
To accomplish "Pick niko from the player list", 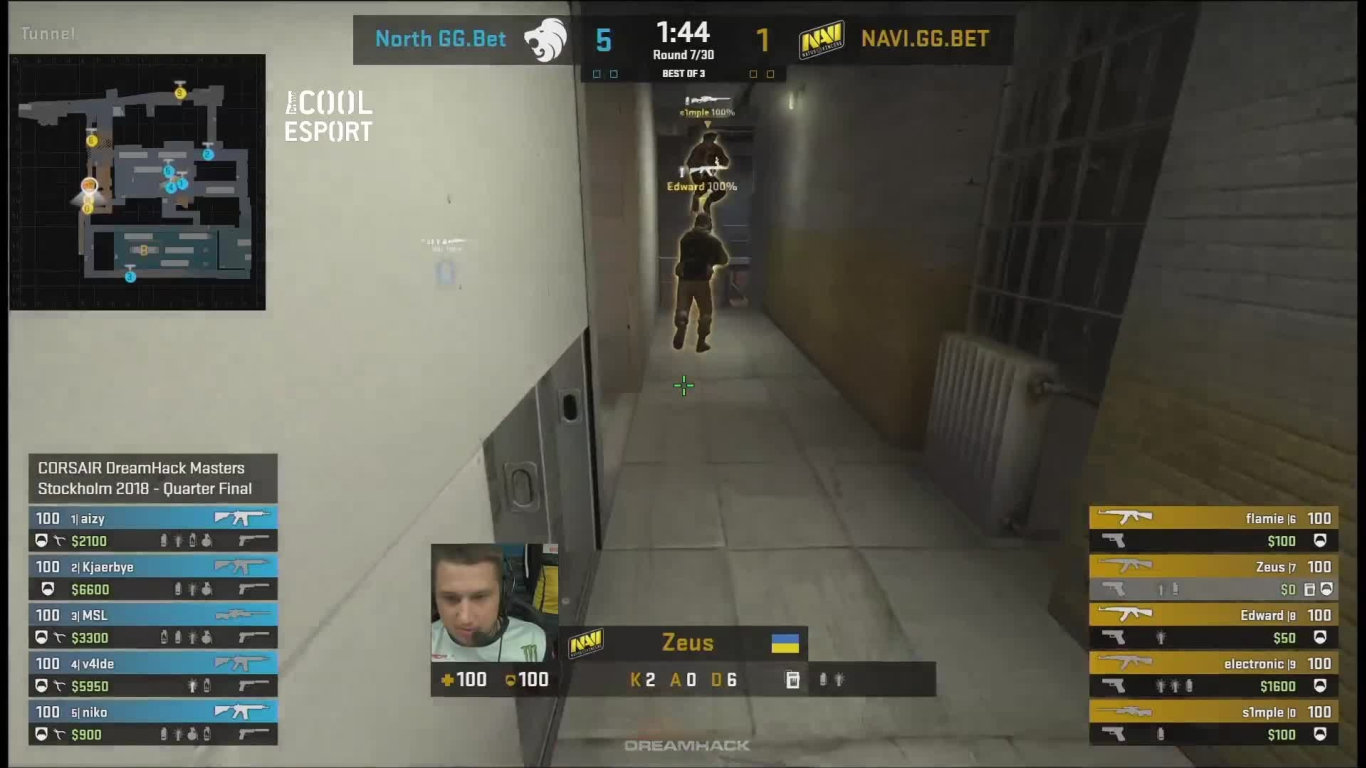I will click(153, 723).
